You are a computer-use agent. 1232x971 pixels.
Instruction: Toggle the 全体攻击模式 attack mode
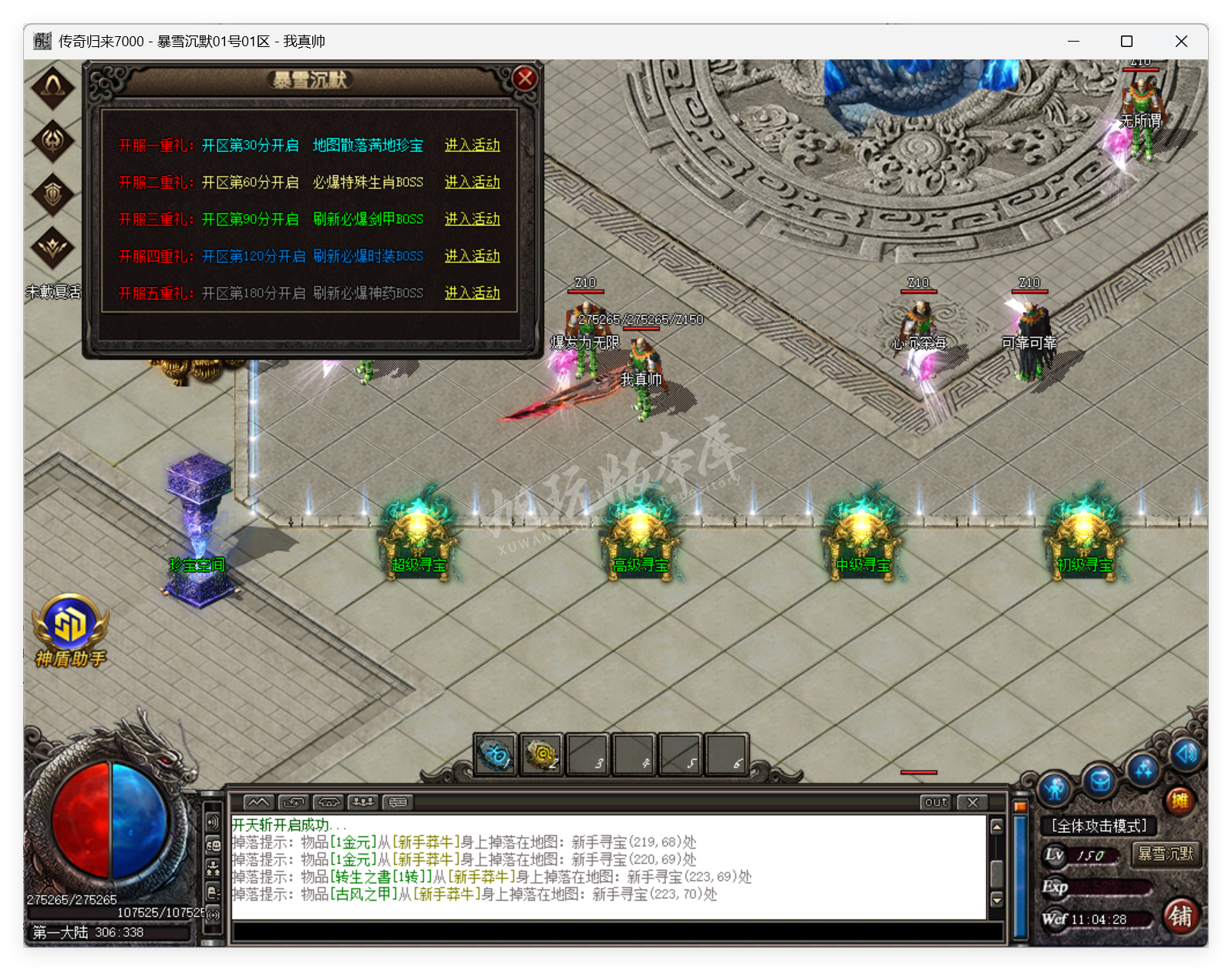(x=1099, y=825)
